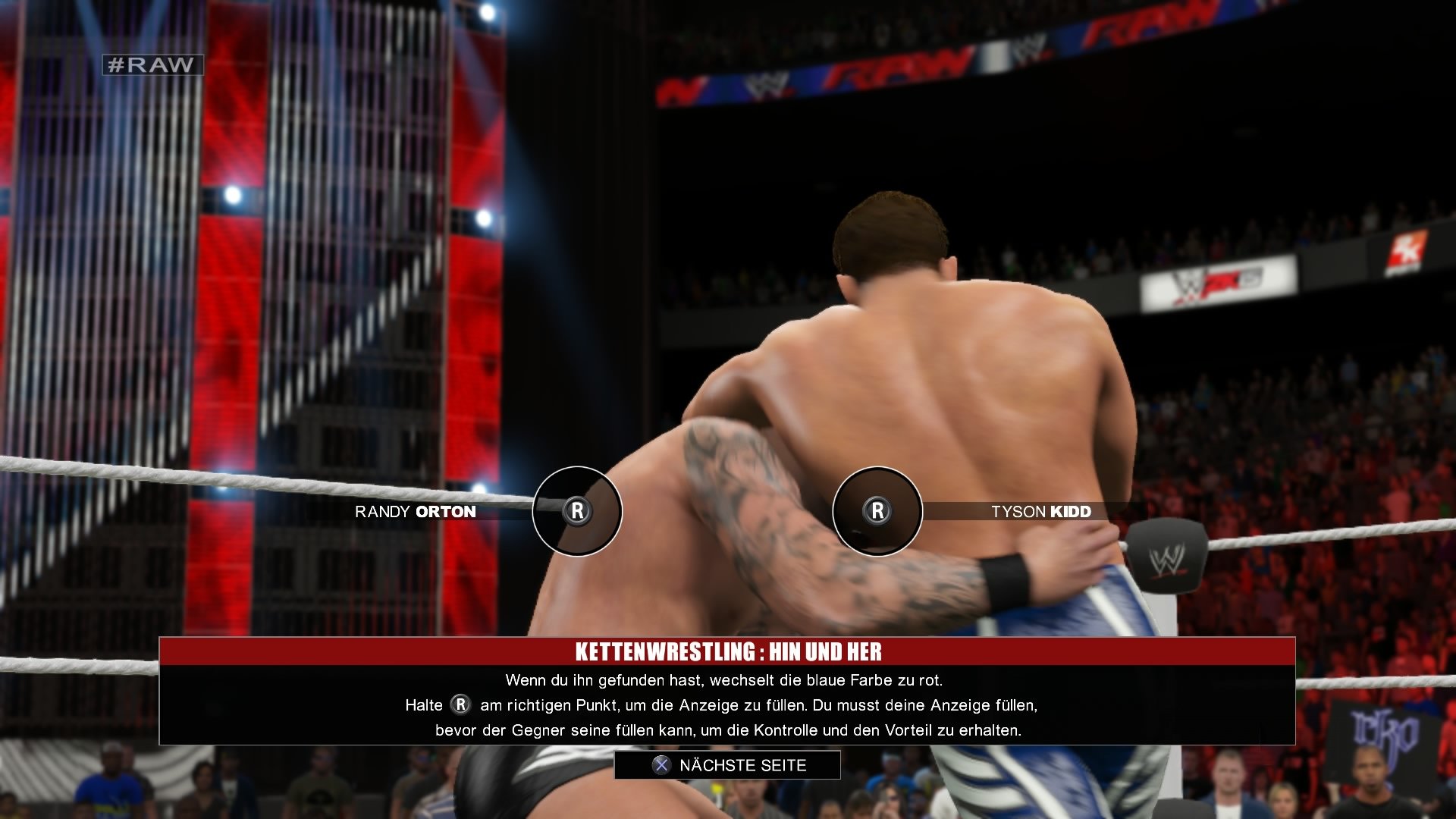Toggle Tyson Kidd's control indicator circle
Viewport: 1456px width, 819px height.
[x=877, y=511]
